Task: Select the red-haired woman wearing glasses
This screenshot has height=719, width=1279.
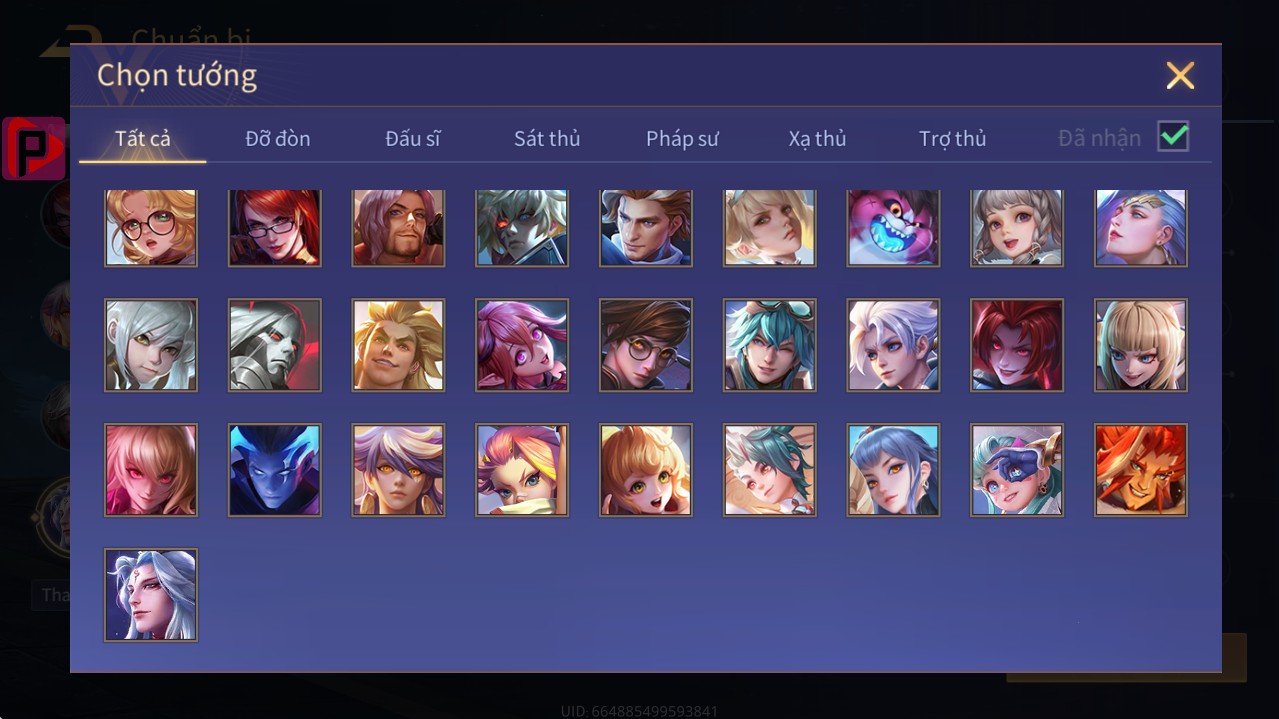Action: [x=275, y=227]
